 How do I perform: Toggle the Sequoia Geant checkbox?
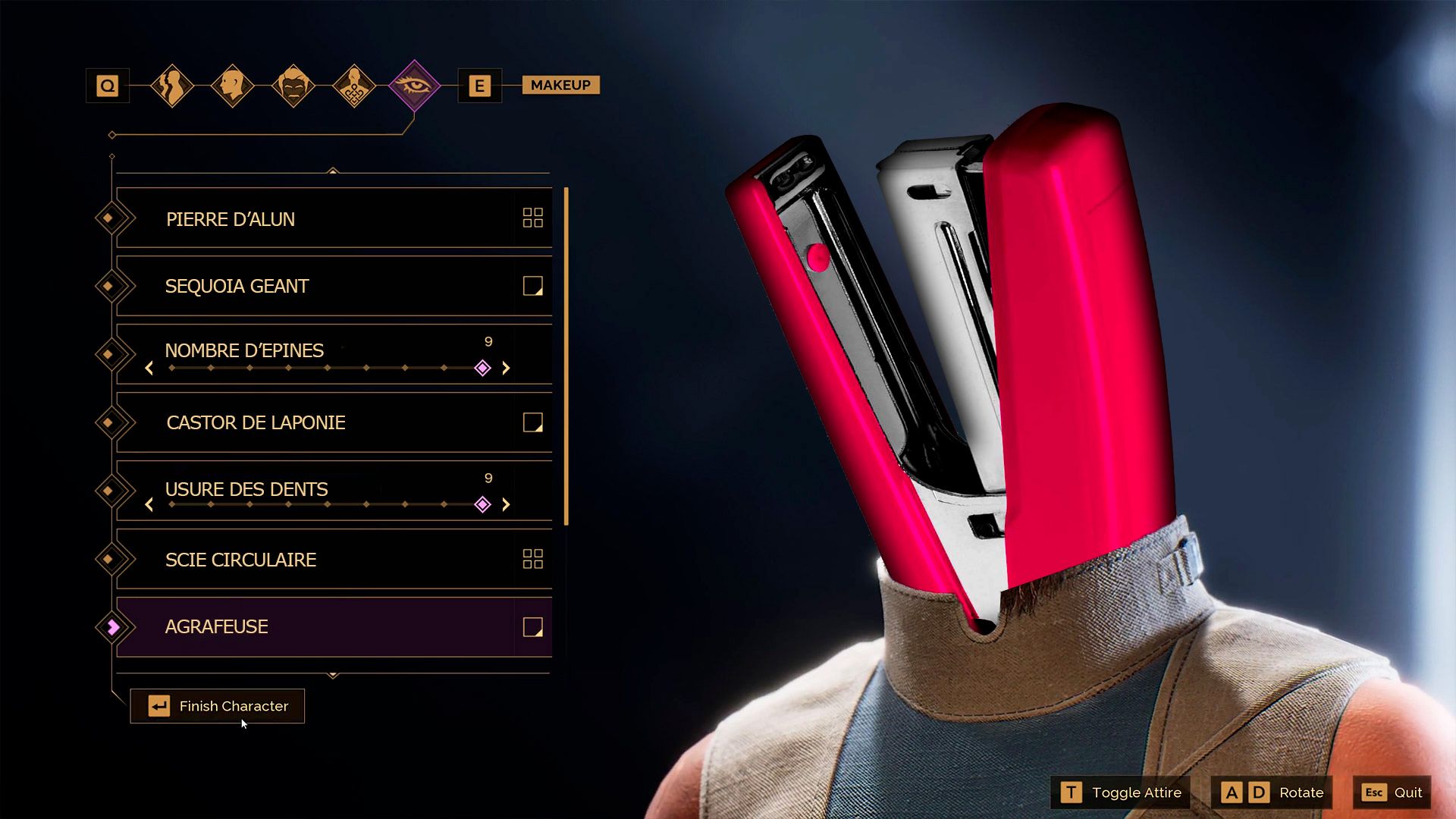(x=532, y=286)
